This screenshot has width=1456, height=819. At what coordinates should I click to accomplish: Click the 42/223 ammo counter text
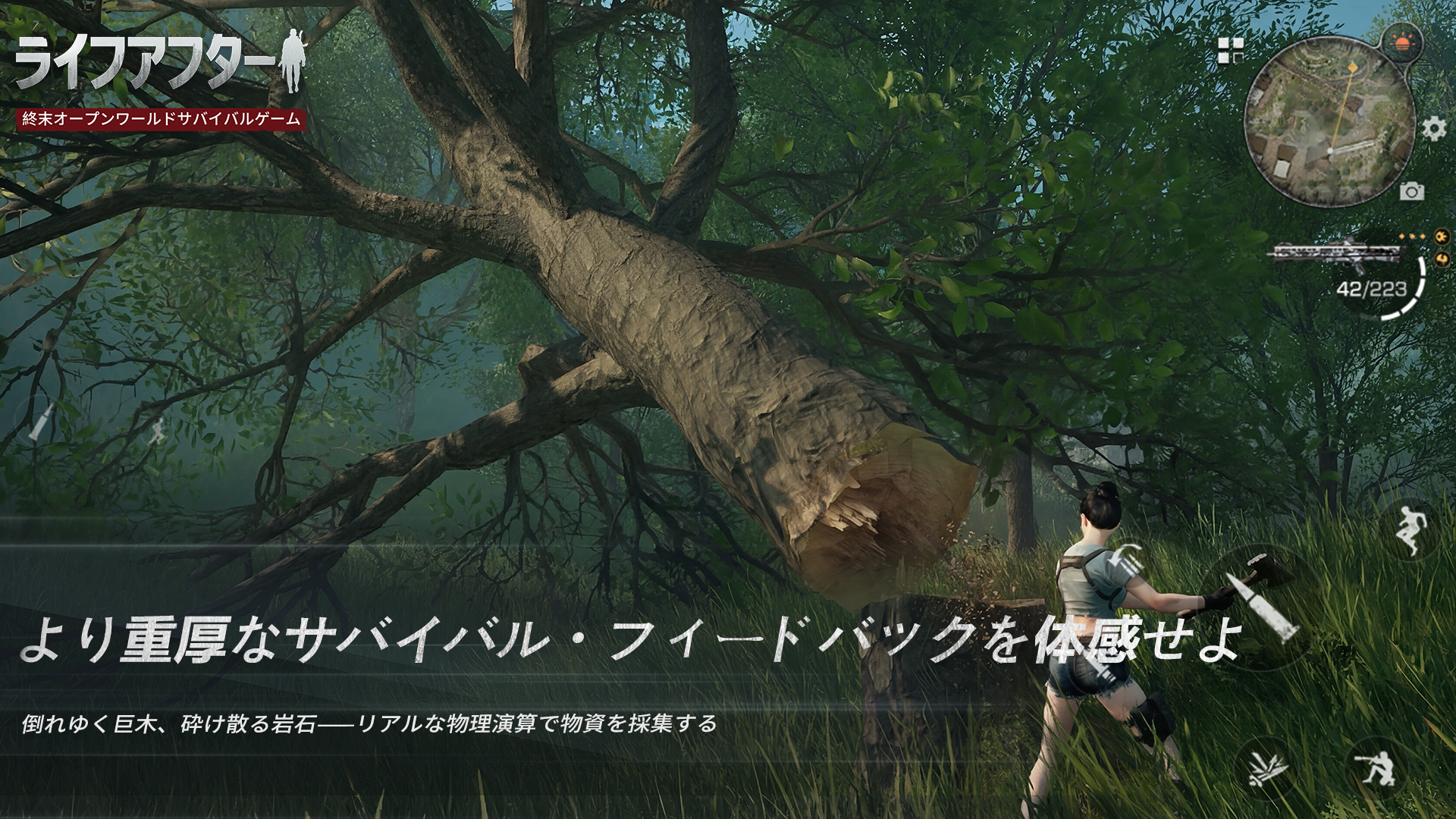coord(1371,288)
